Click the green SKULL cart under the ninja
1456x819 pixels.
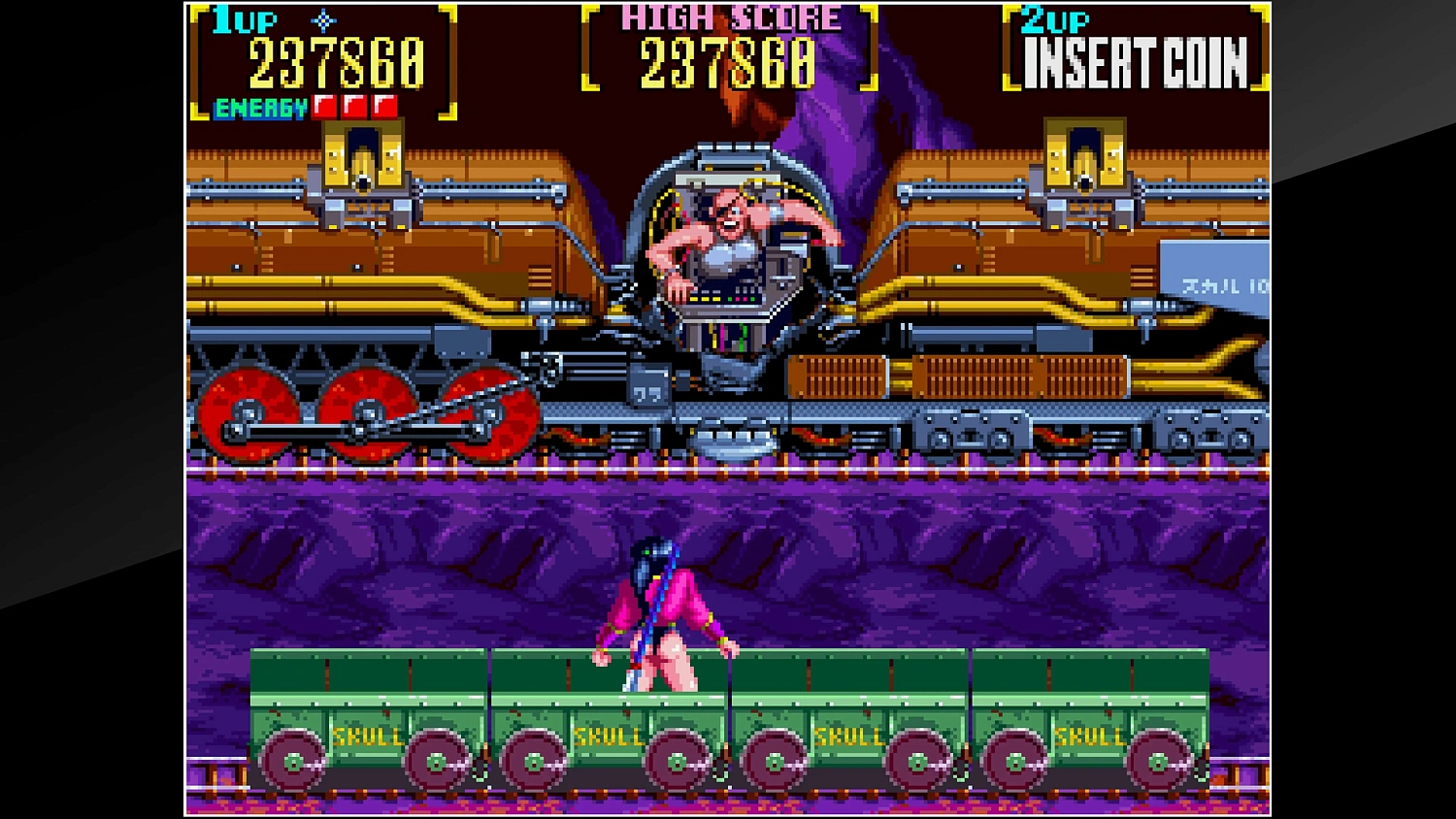(x=607, y=708)
